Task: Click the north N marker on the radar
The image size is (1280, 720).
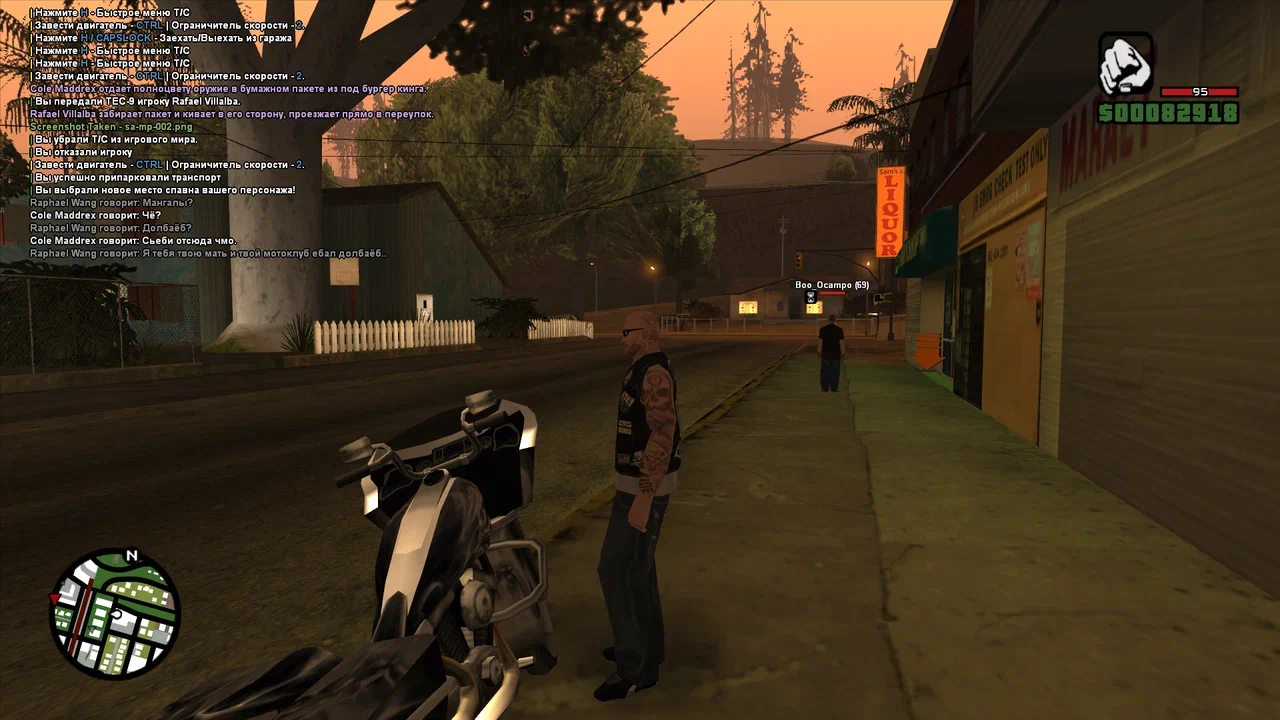Action: point(131,556)
